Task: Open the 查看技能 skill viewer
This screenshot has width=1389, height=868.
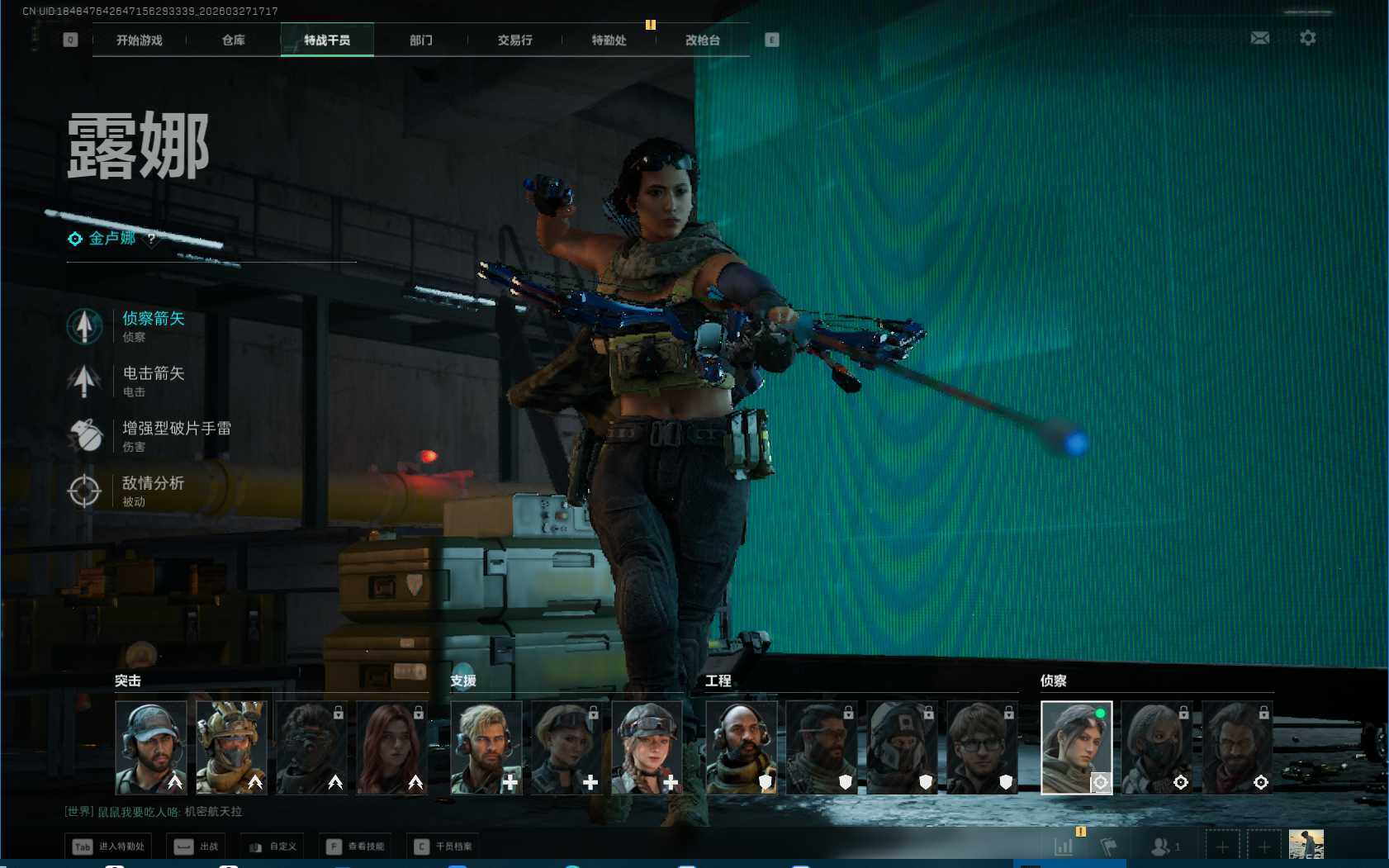Action: (356, 847)
